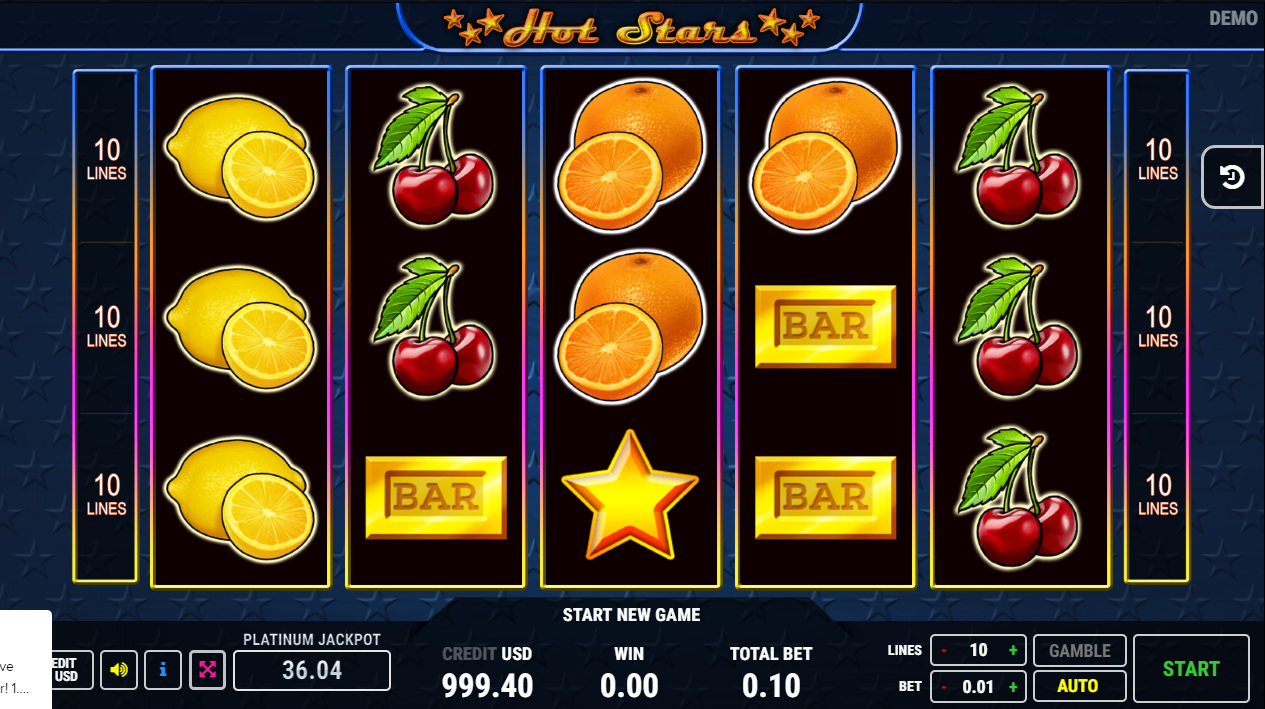Open the game history clock icon
The height and width of the screenshot is (709, 1265).
1232,177
